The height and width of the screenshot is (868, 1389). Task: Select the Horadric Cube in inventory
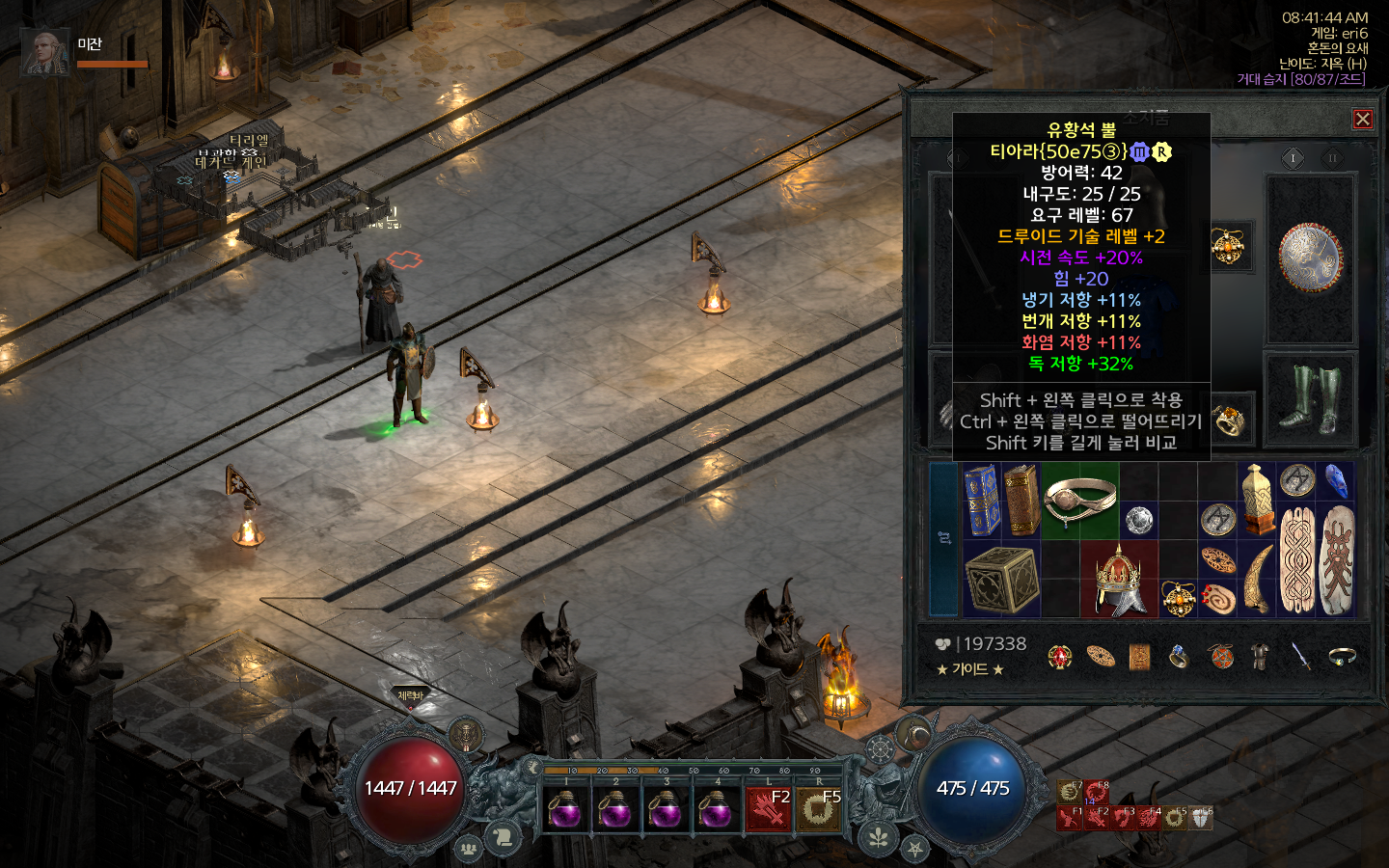(1001, 579)
